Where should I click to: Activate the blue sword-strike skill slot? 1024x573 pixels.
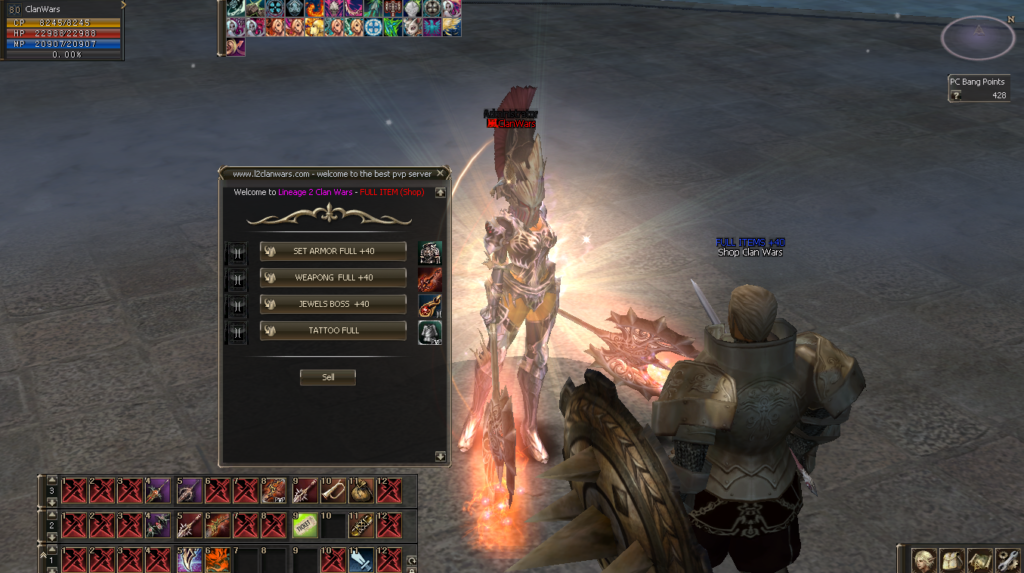pos(360,559)
